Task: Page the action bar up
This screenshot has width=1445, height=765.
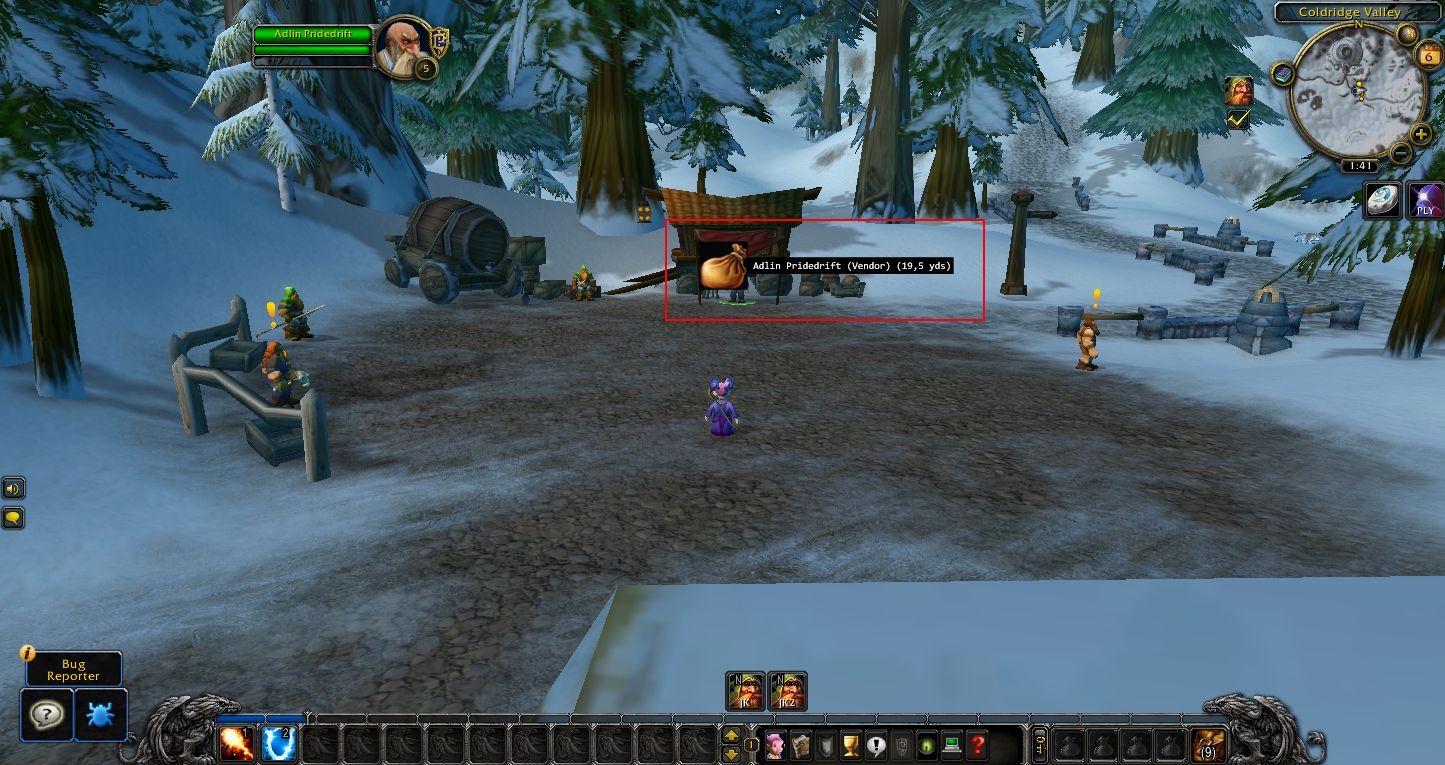Action: [x=731, y=736]
